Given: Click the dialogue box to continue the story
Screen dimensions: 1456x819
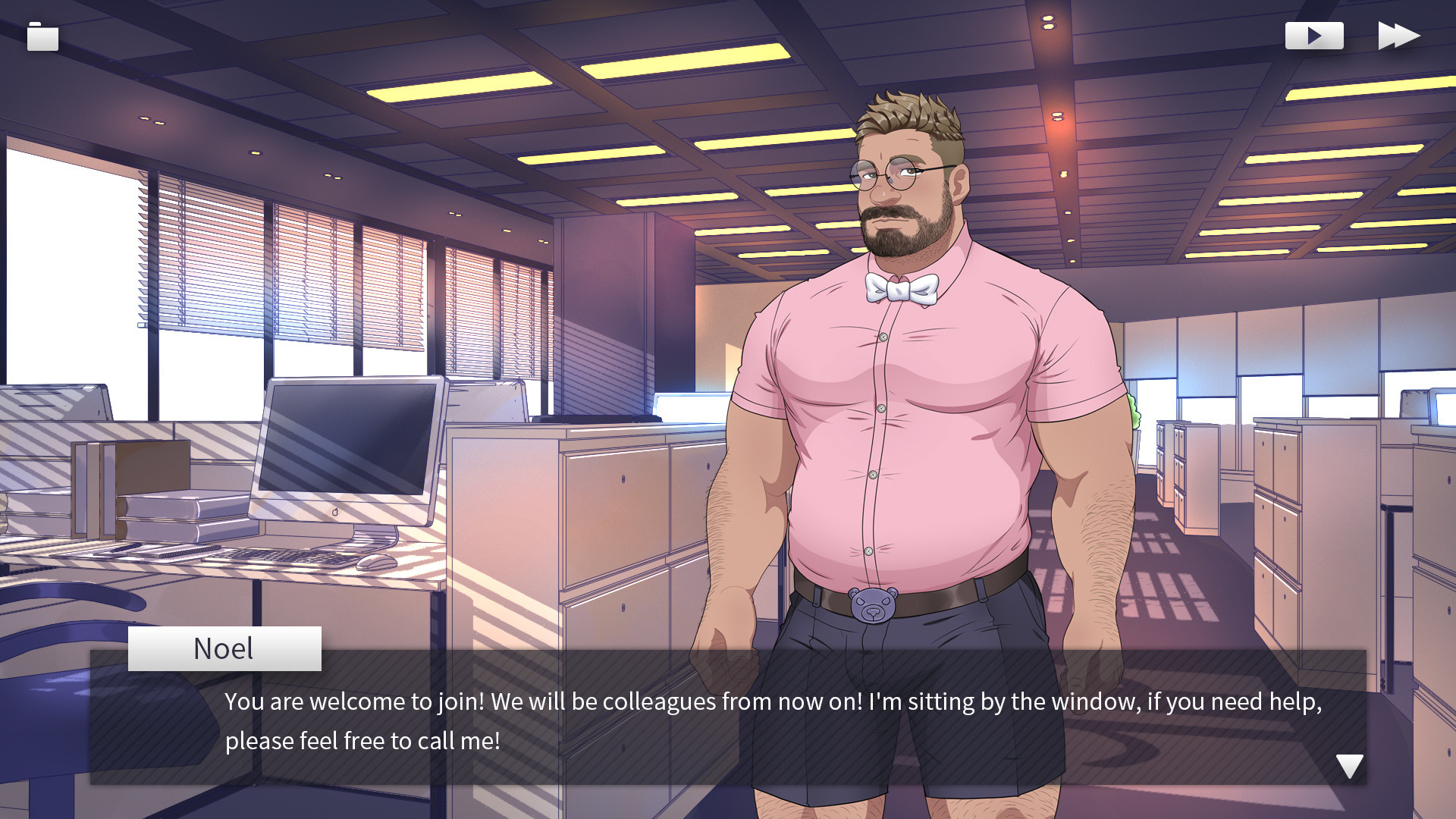Looking at the screenshot, I should 728,720.
